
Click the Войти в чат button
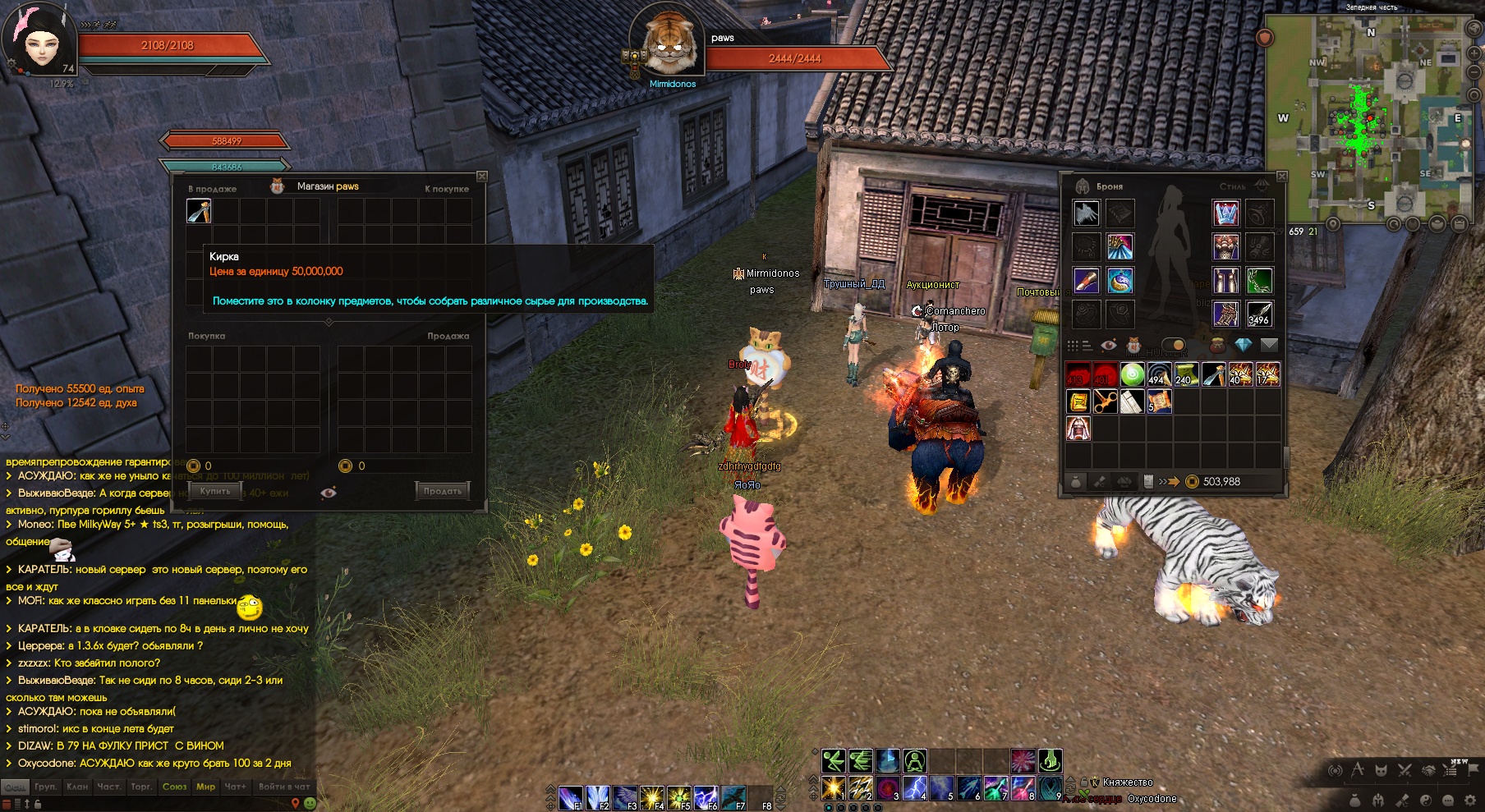(x=284, y=787)
